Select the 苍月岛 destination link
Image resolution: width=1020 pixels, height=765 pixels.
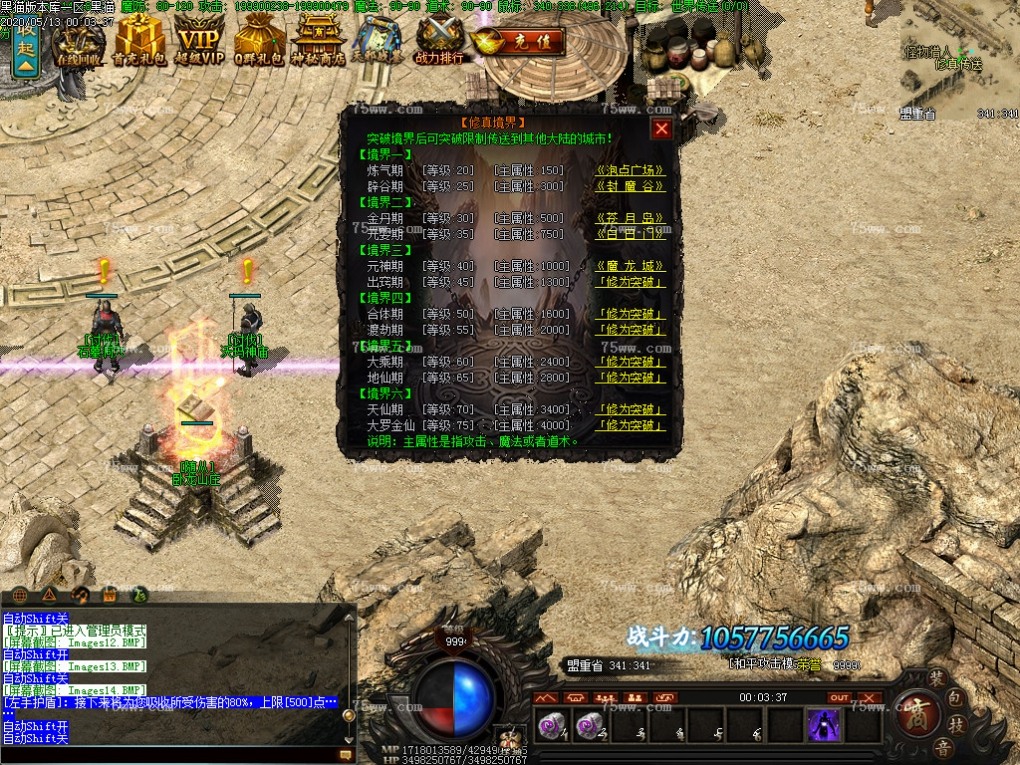pos(630,218)
